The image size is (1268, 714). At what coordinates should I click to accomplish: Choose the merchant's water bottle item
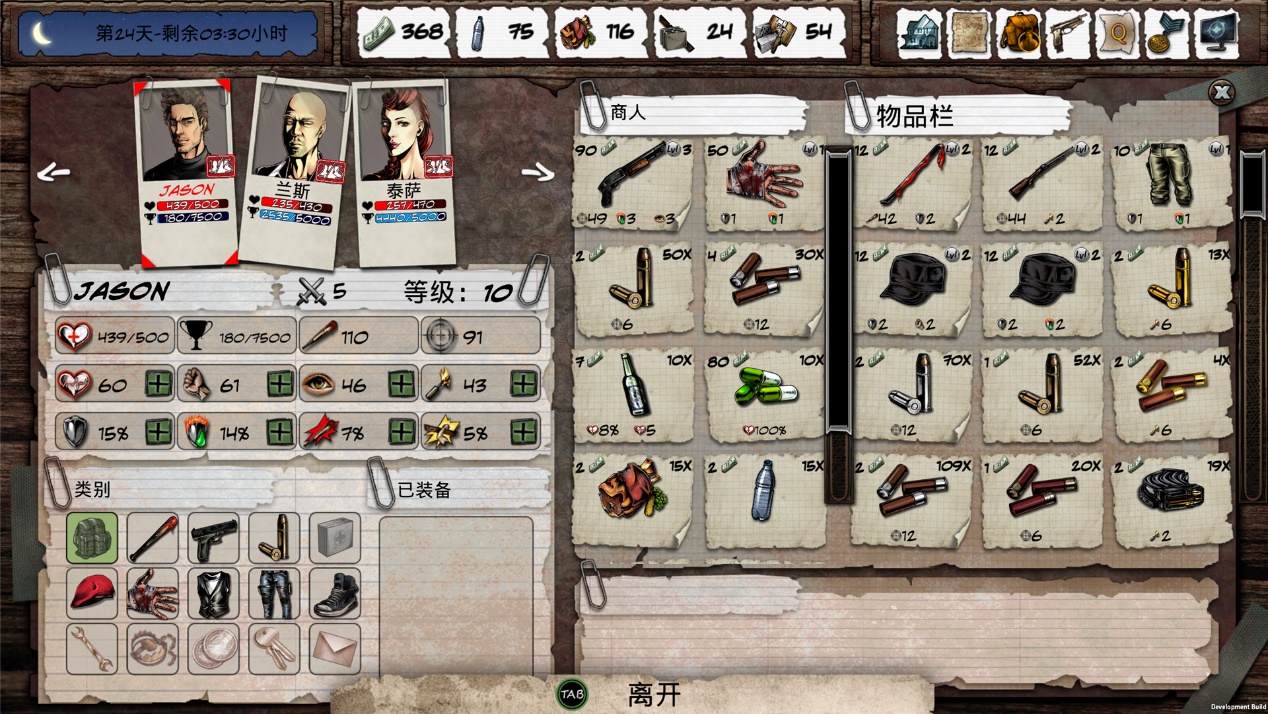tap(765, 497)
